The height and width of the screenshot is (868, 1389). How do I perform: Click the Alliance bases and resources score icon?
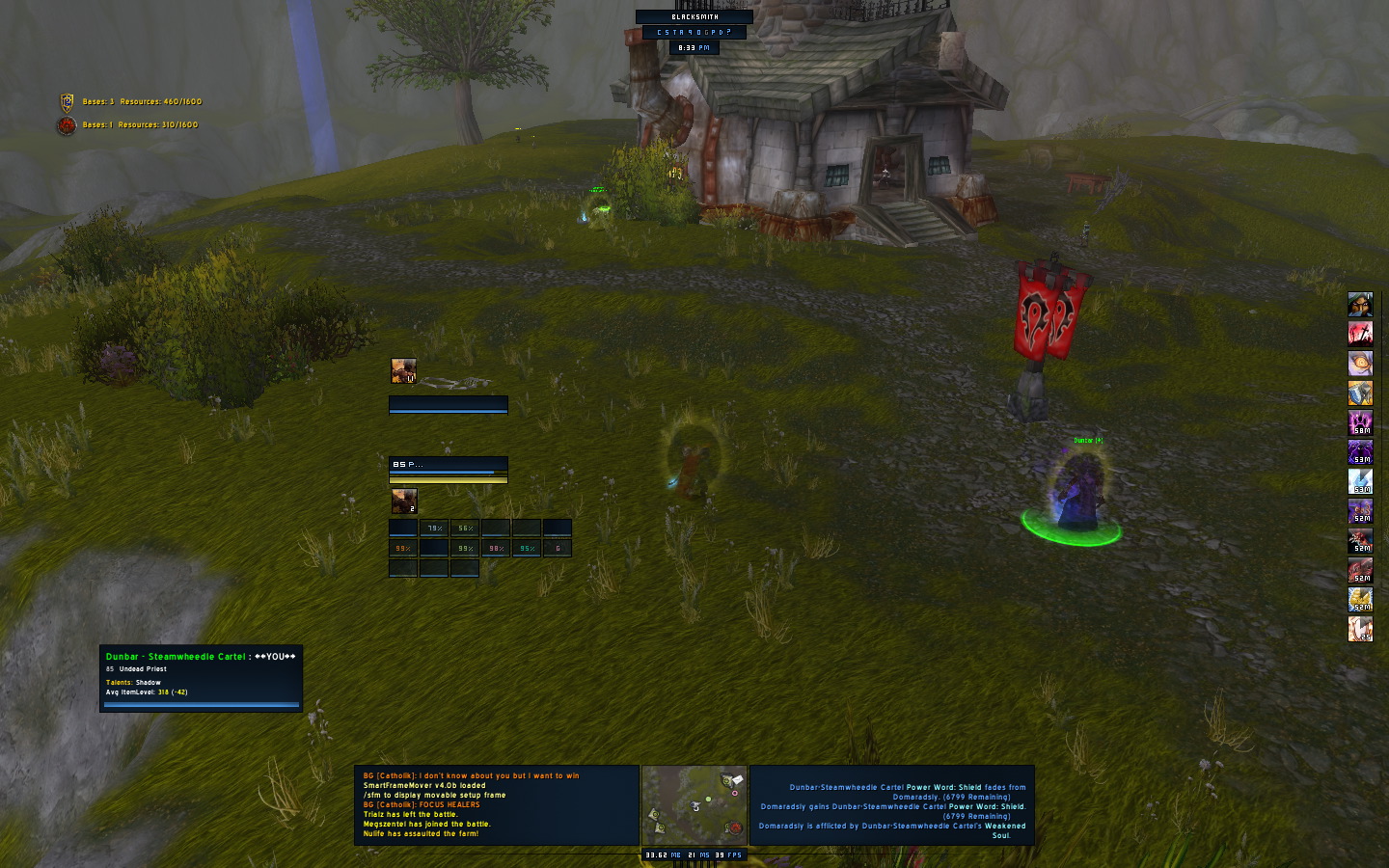[x=67, y=101]
